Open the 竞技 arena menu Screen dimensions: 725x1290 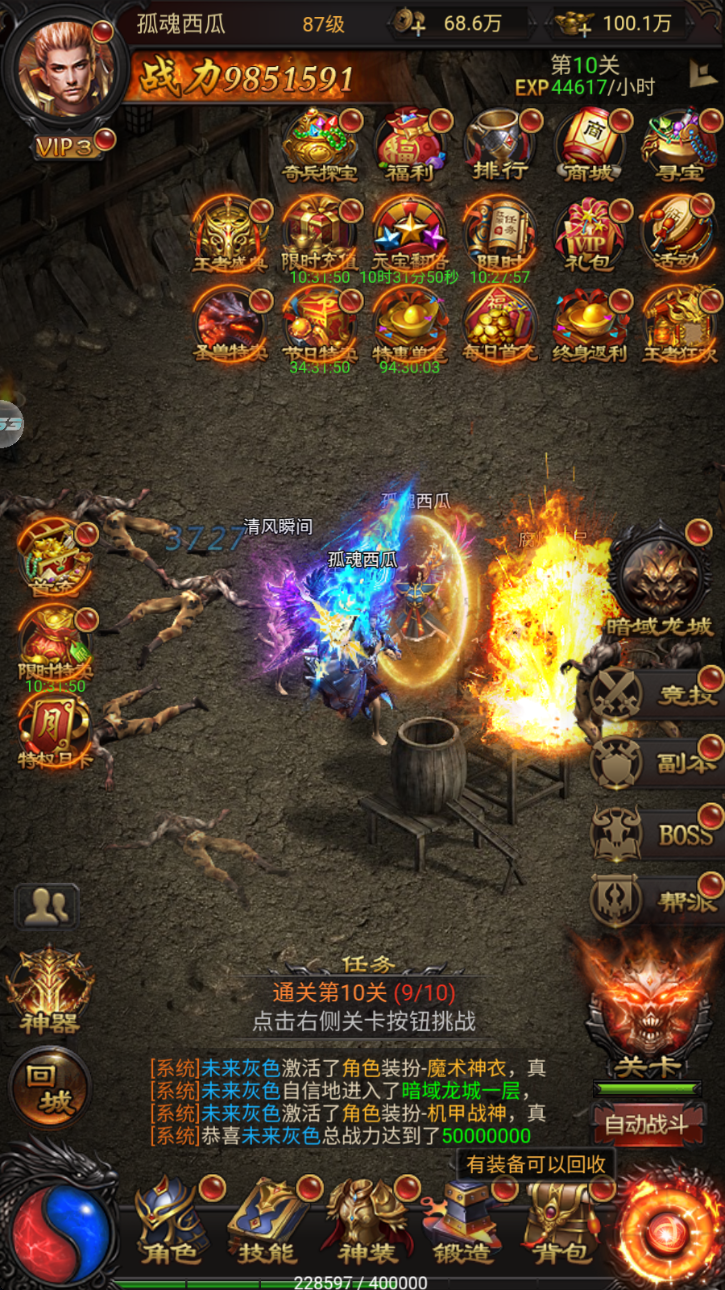click(x=655, y=694)
